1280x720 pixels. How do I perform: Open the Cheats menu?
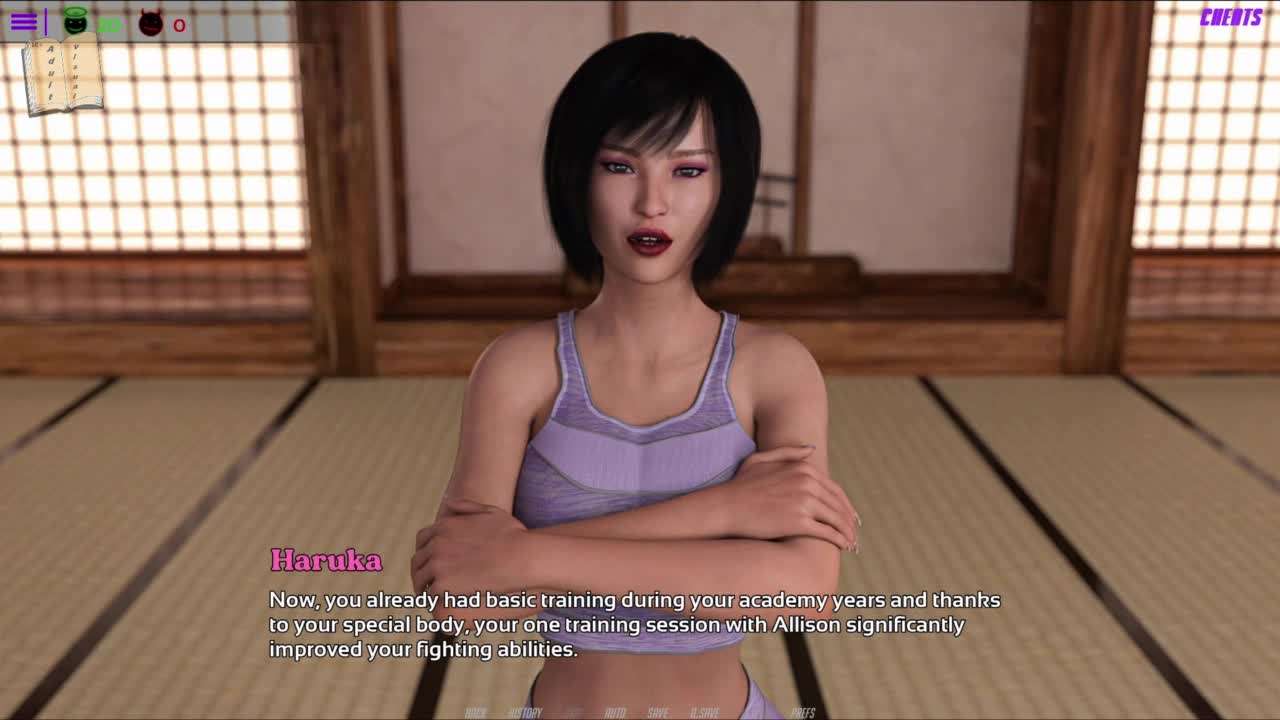(1230, 18)
